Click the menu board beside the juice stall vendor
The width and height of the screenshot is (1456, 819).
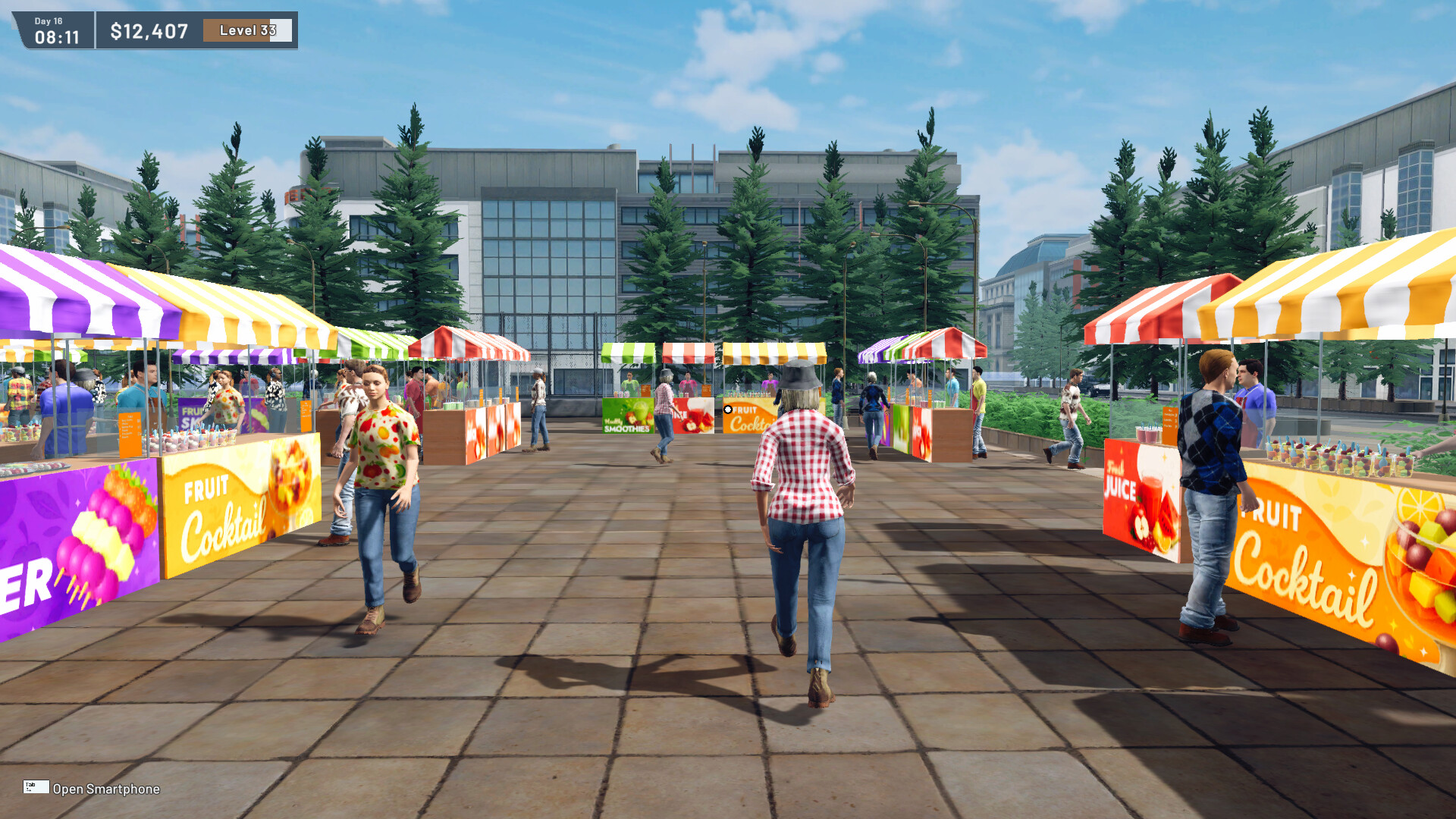point(706,389)
